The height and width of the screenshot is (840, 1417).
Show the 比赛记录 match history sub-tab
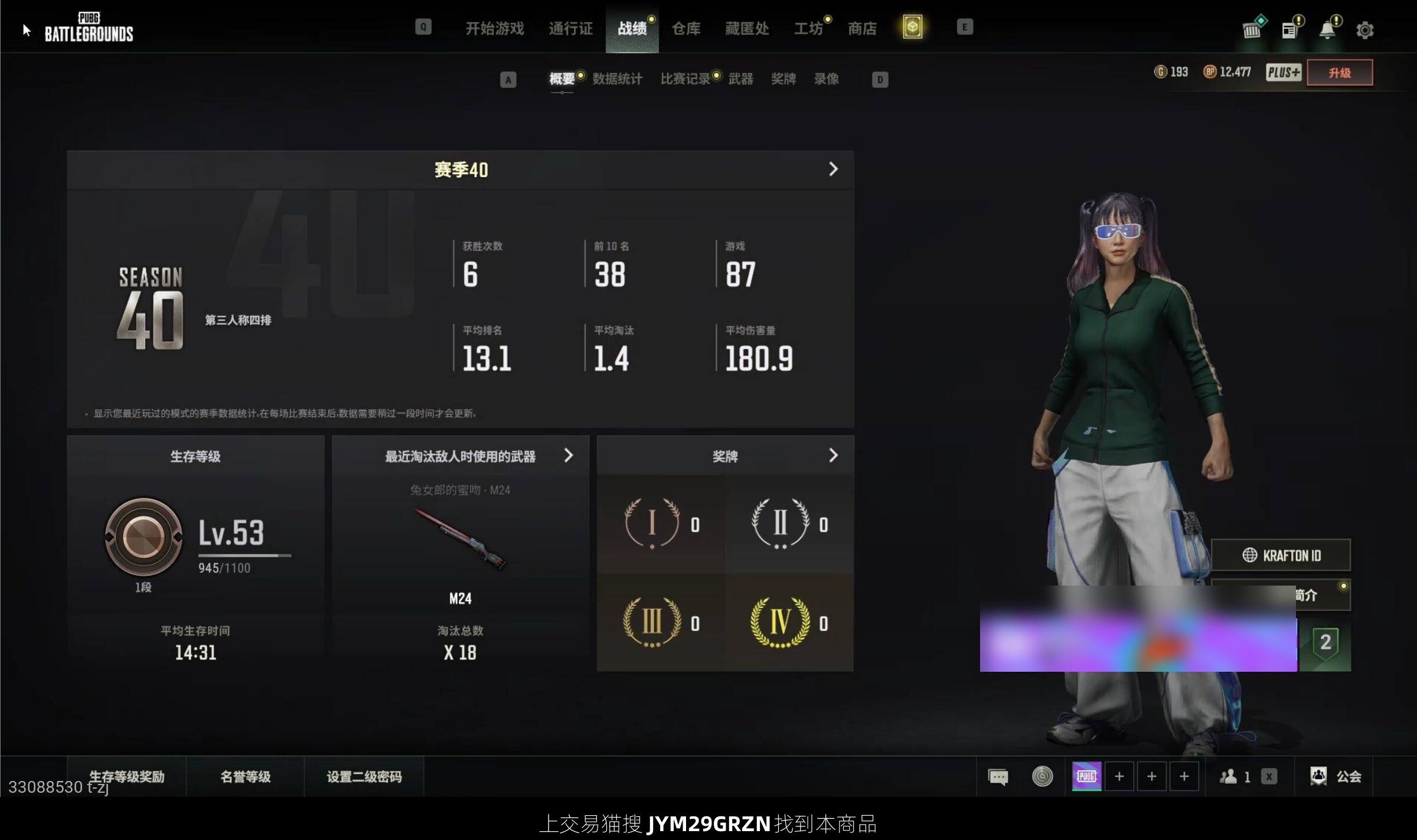coord(685,79)
